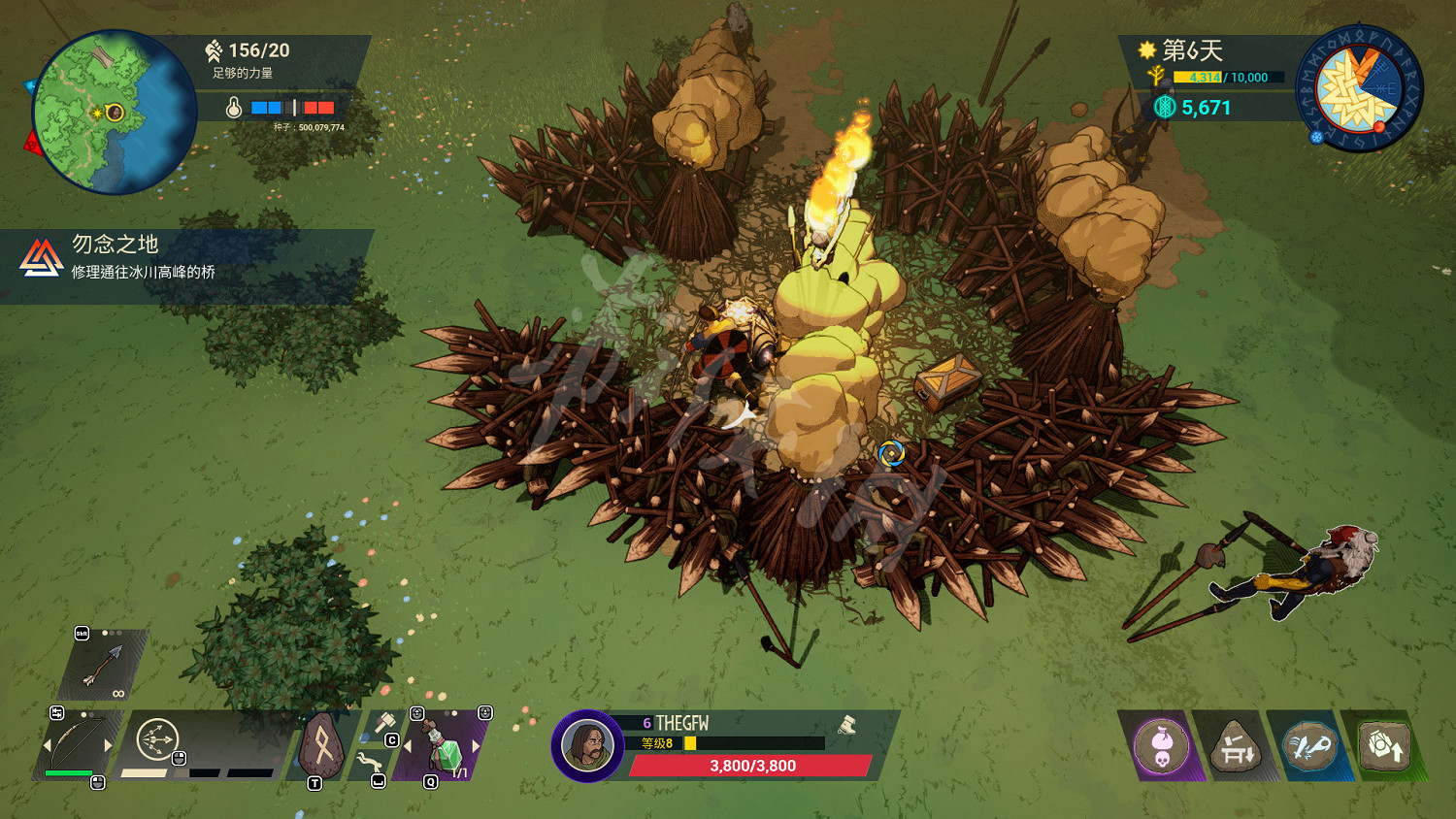
Task: Cycle to the previous weapon with the left arrow
Action: pos(47,746)
